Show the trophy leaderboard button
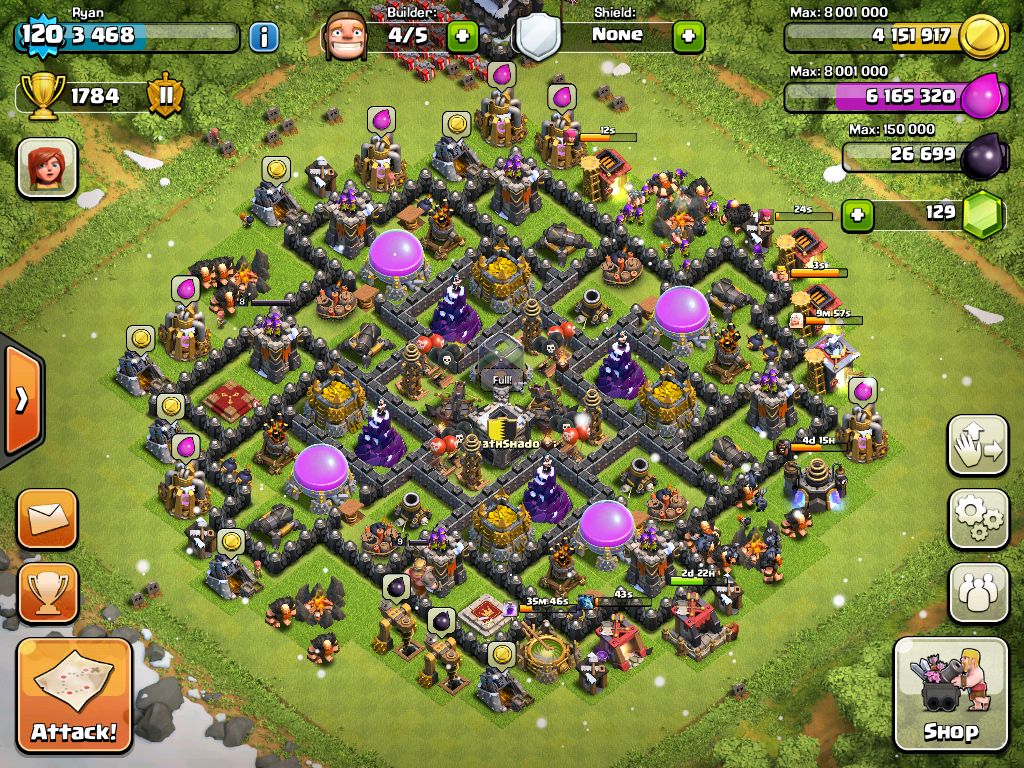The image size is (1024, 768). point(47,592)
